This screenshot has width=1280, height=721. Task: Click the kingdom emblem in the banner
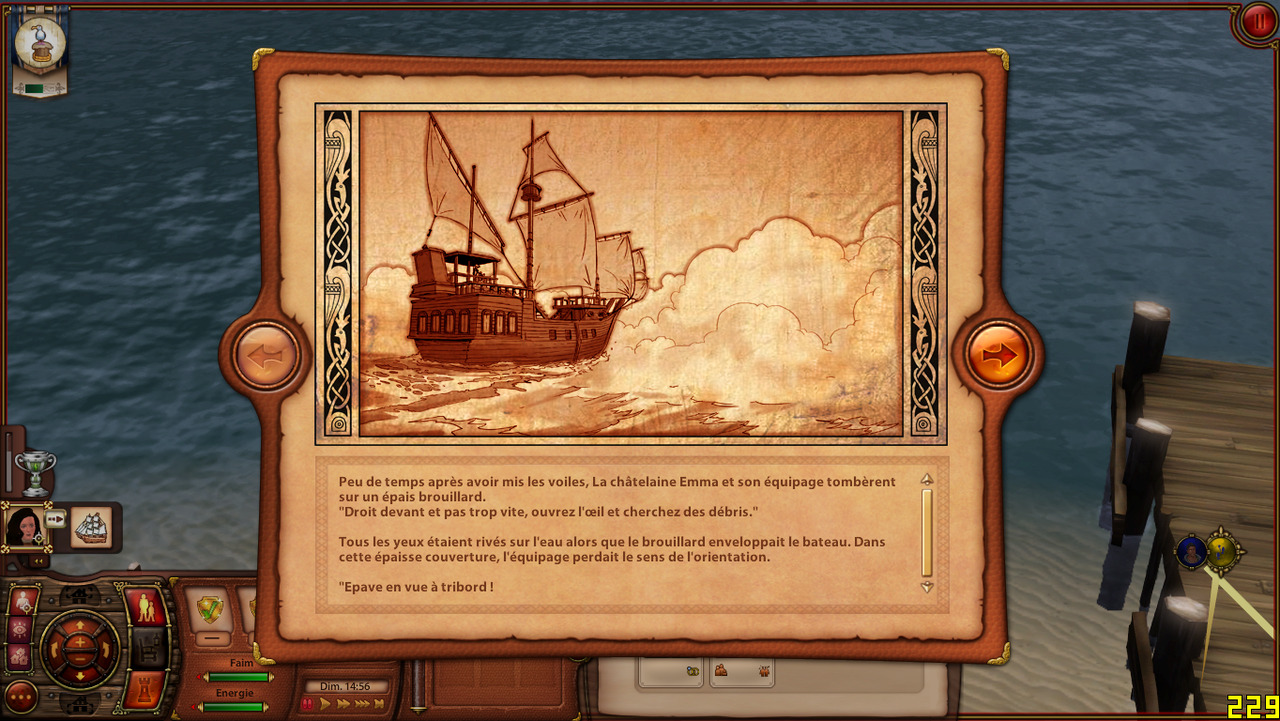pyautogui.click(x=41, y=44)
